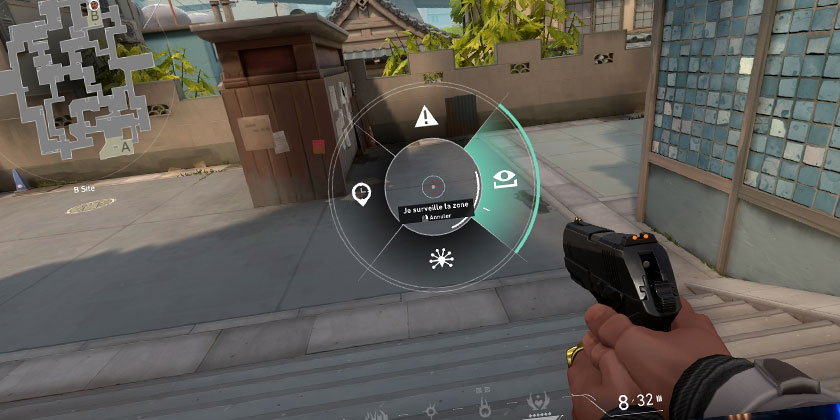This screenshot has height=420, width=840.
Task: Select the starburst ping at the wheel's bottom
Action: (438, 260)
